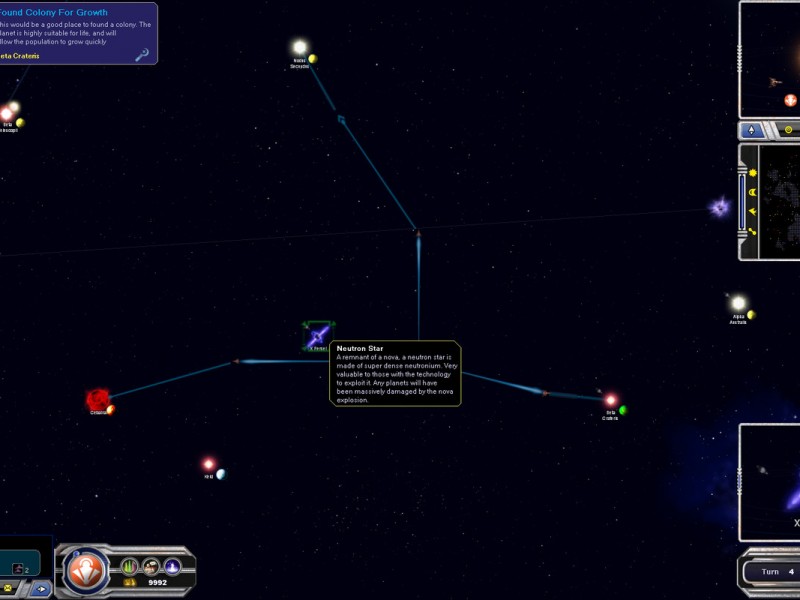This screenshot has height=600, width=800.
Task: Toggle the yellow star filter on minimap
Action: 750,173
